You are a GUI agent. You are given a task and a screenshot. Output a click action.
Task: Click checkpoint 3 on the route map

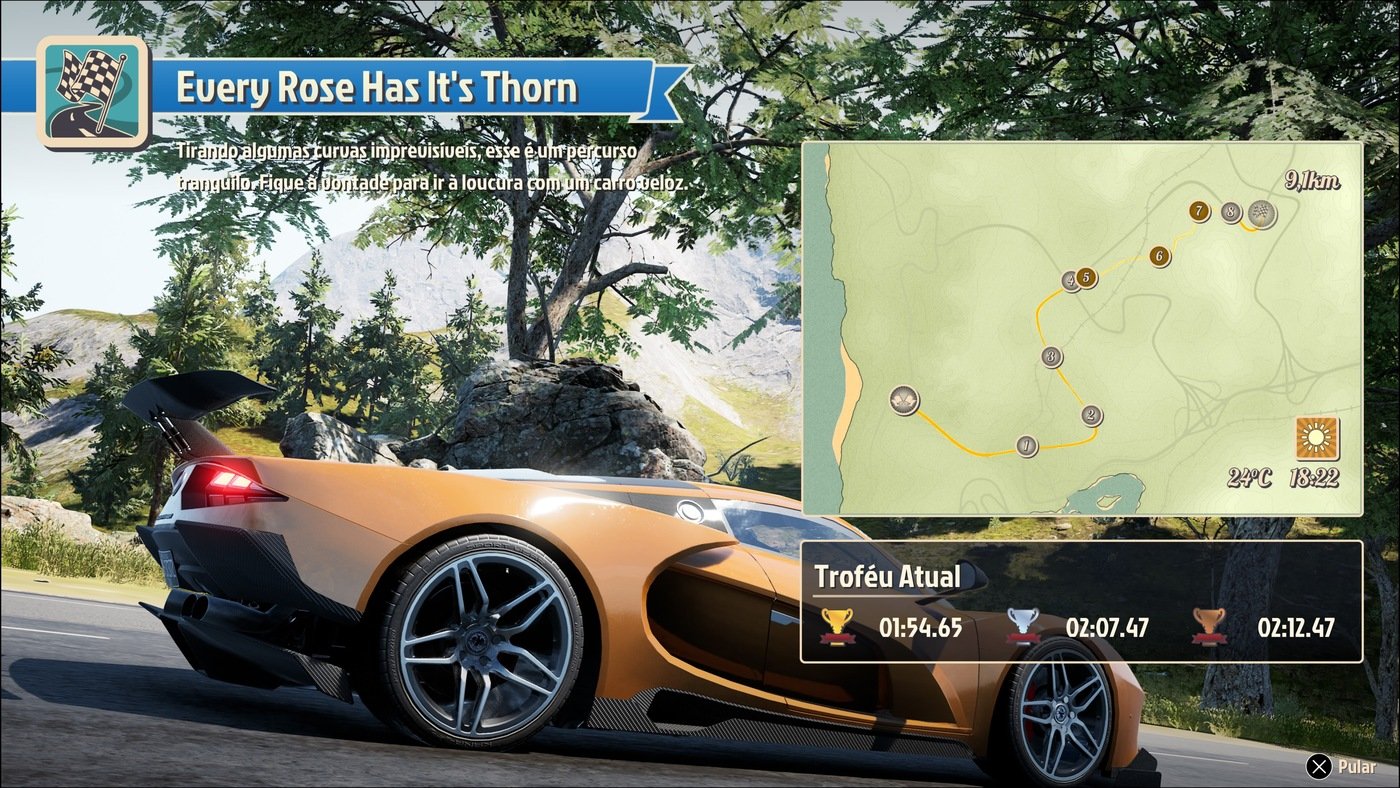coord(1051,356)
